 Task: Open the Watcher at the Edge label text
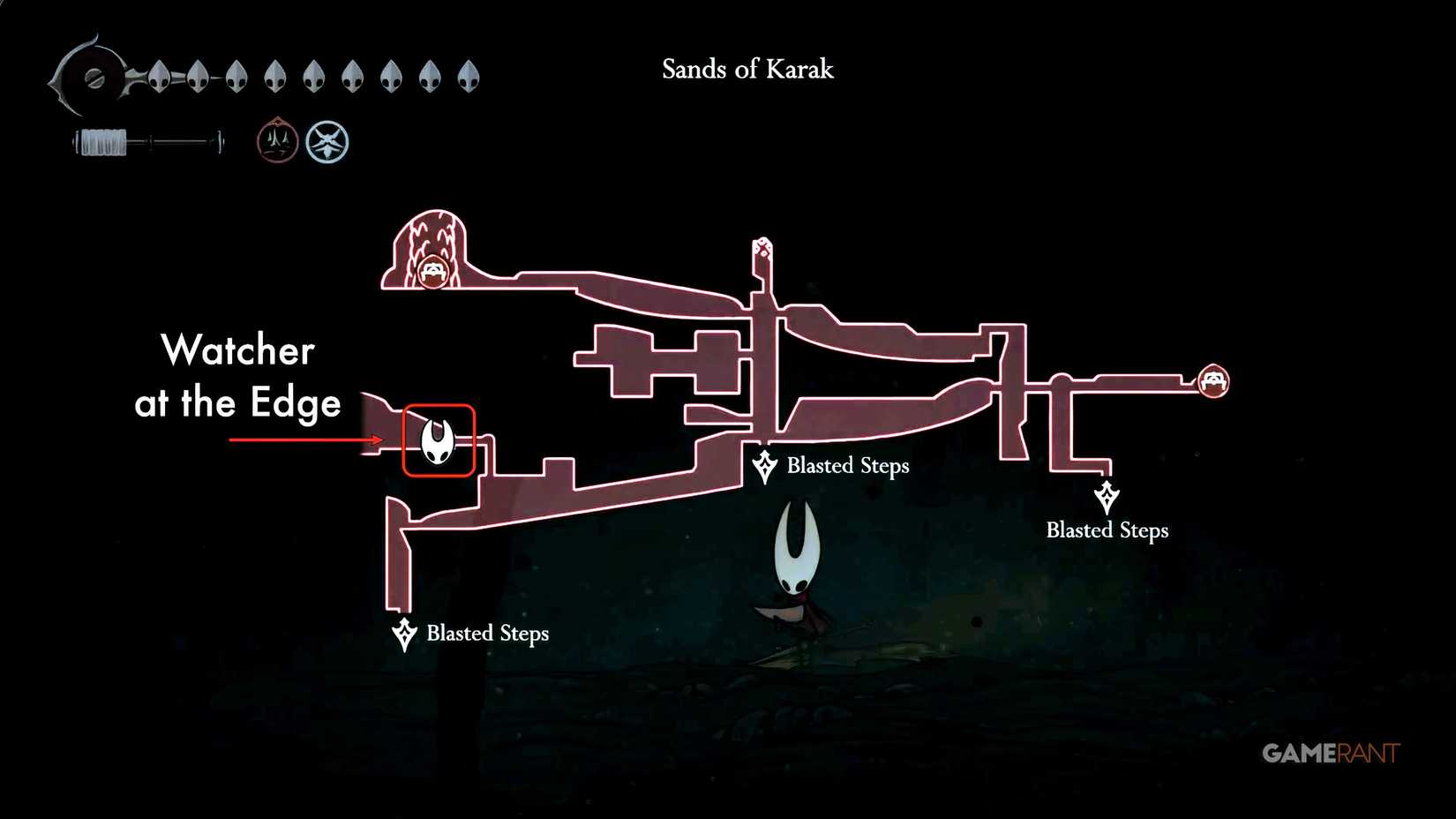tap(236, 378)
